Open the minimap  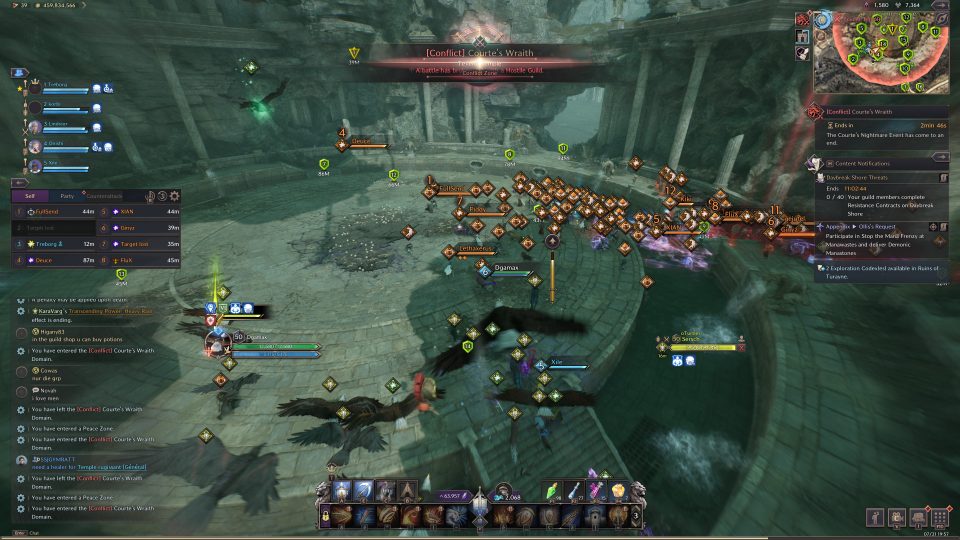(x=880, y=57)
